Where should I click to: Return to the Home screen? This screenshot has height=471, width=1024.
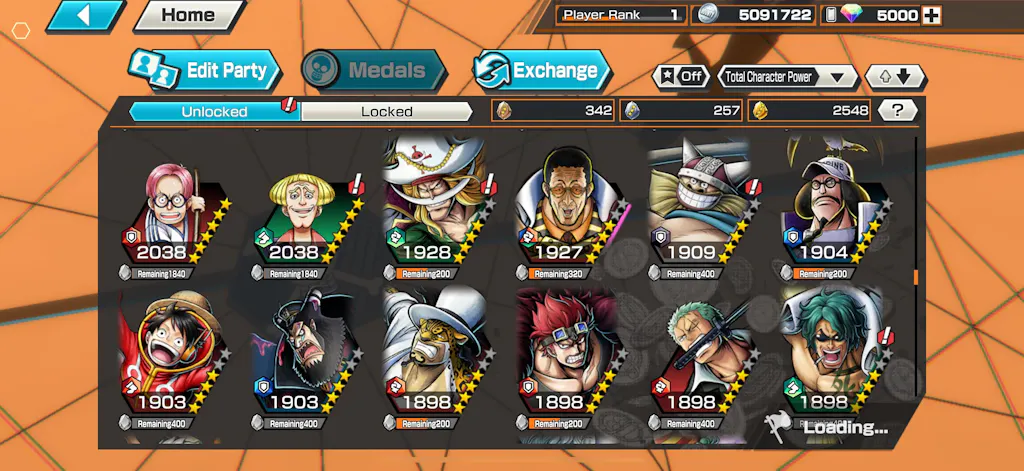188,15
